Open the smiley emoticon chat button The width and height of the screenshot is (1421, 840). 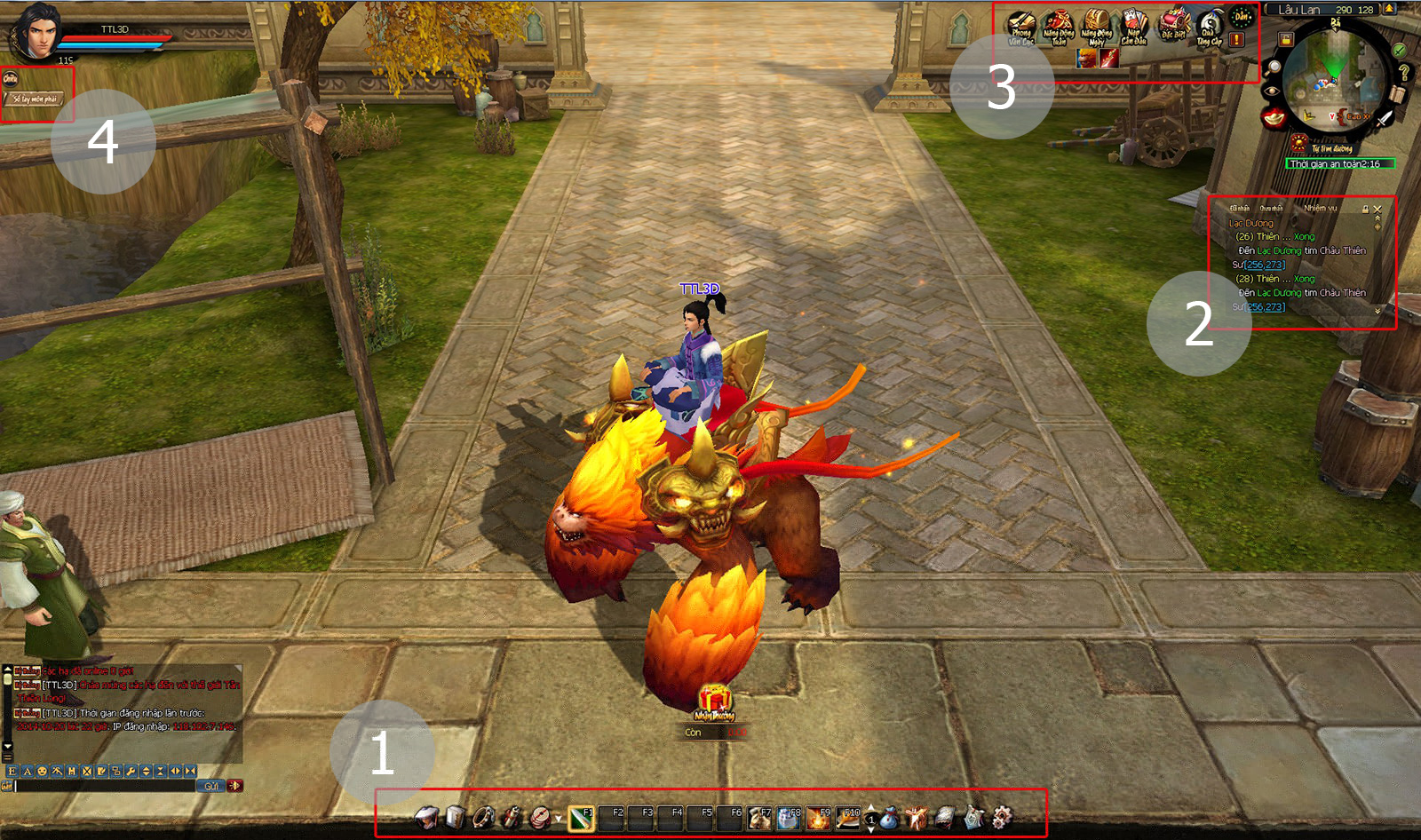[42, 771]
